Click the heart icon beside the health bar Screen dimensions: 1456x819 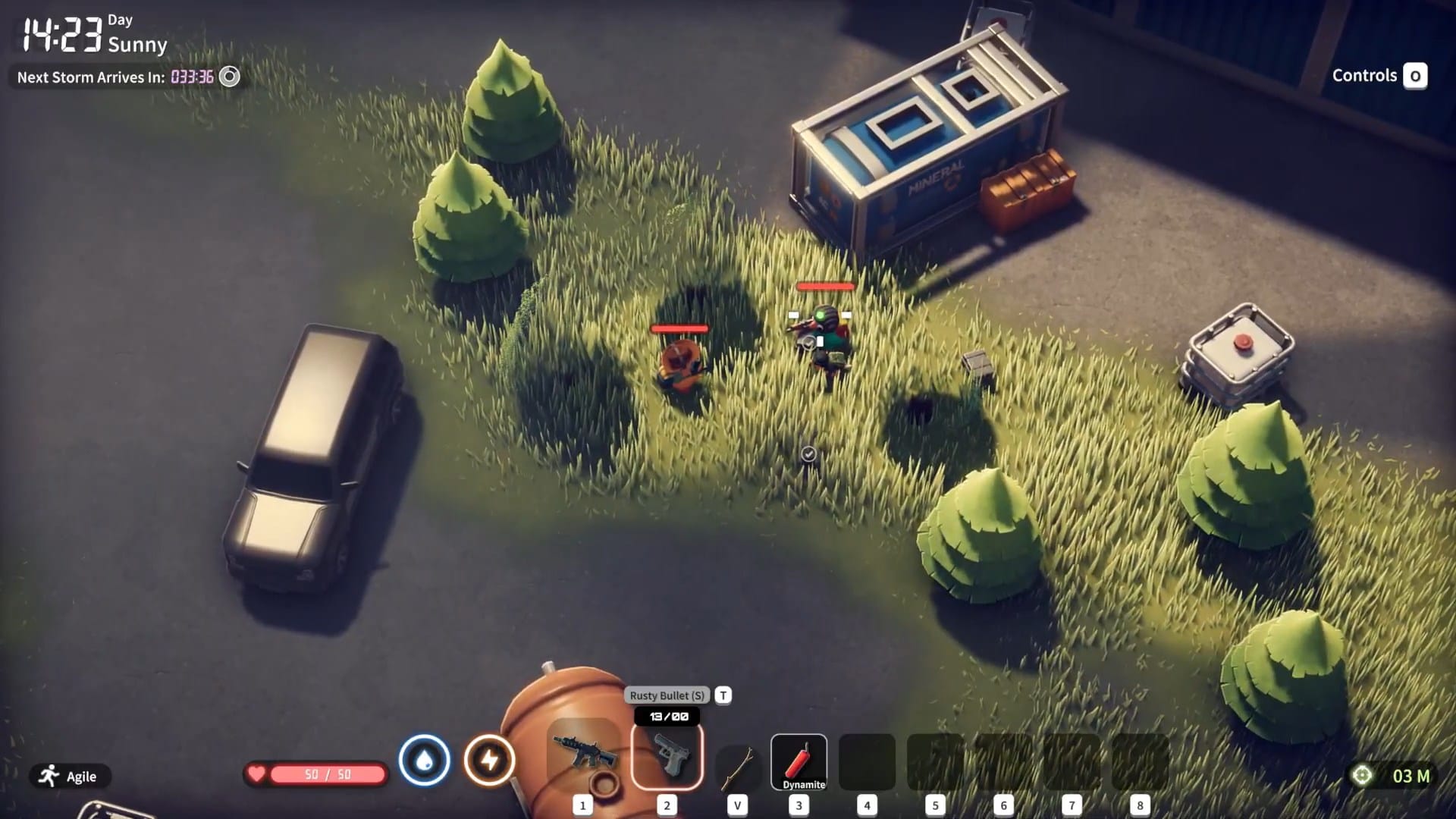(x=258, y=773)
